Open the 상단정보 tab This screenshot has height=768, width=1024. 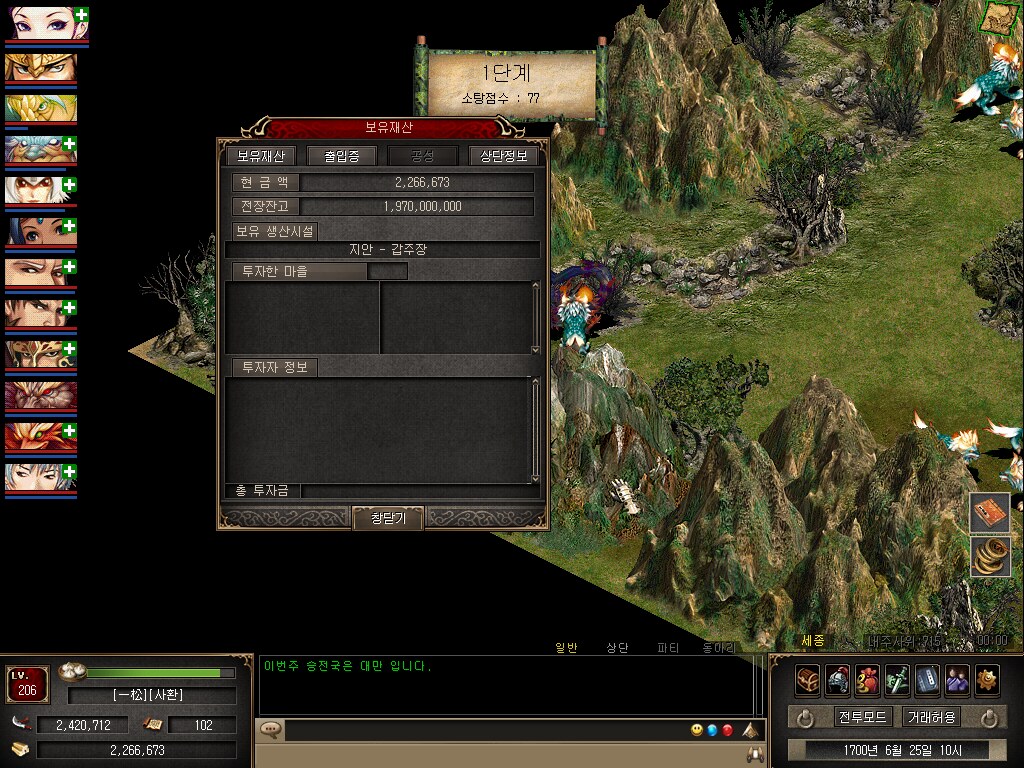pos(504,156)
